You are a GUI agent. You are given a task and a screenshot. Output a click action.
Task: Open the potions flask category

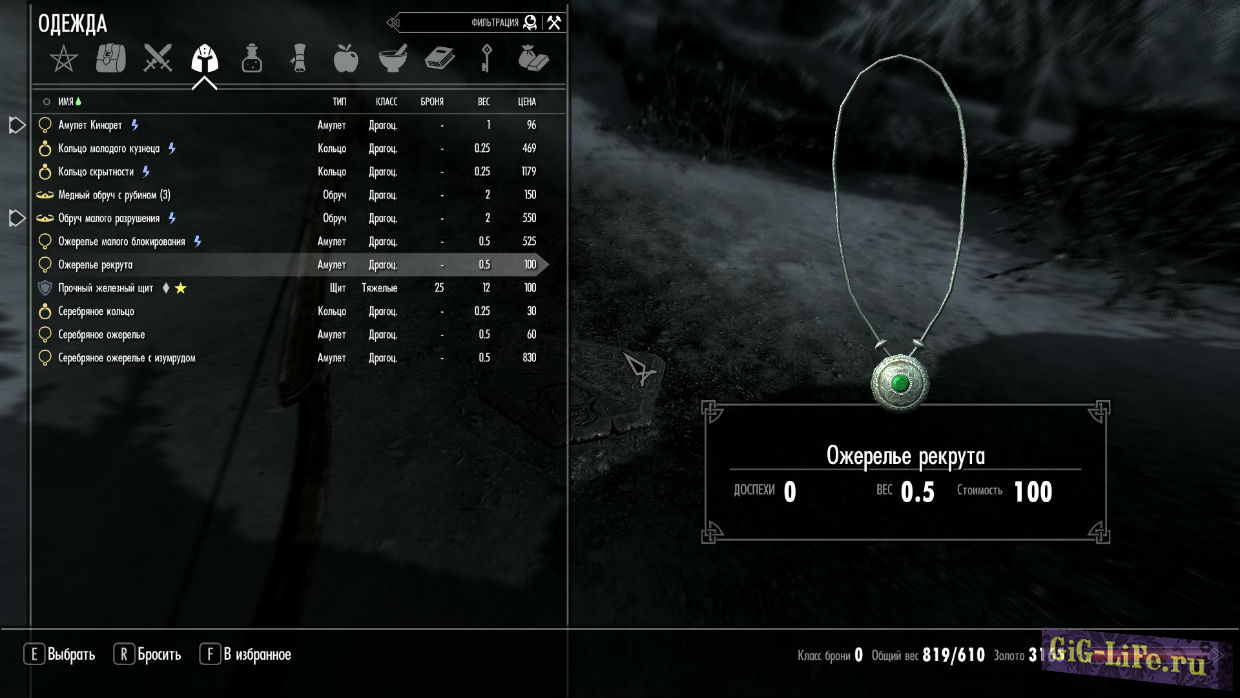pyautogui.click(x=252, y=59)
